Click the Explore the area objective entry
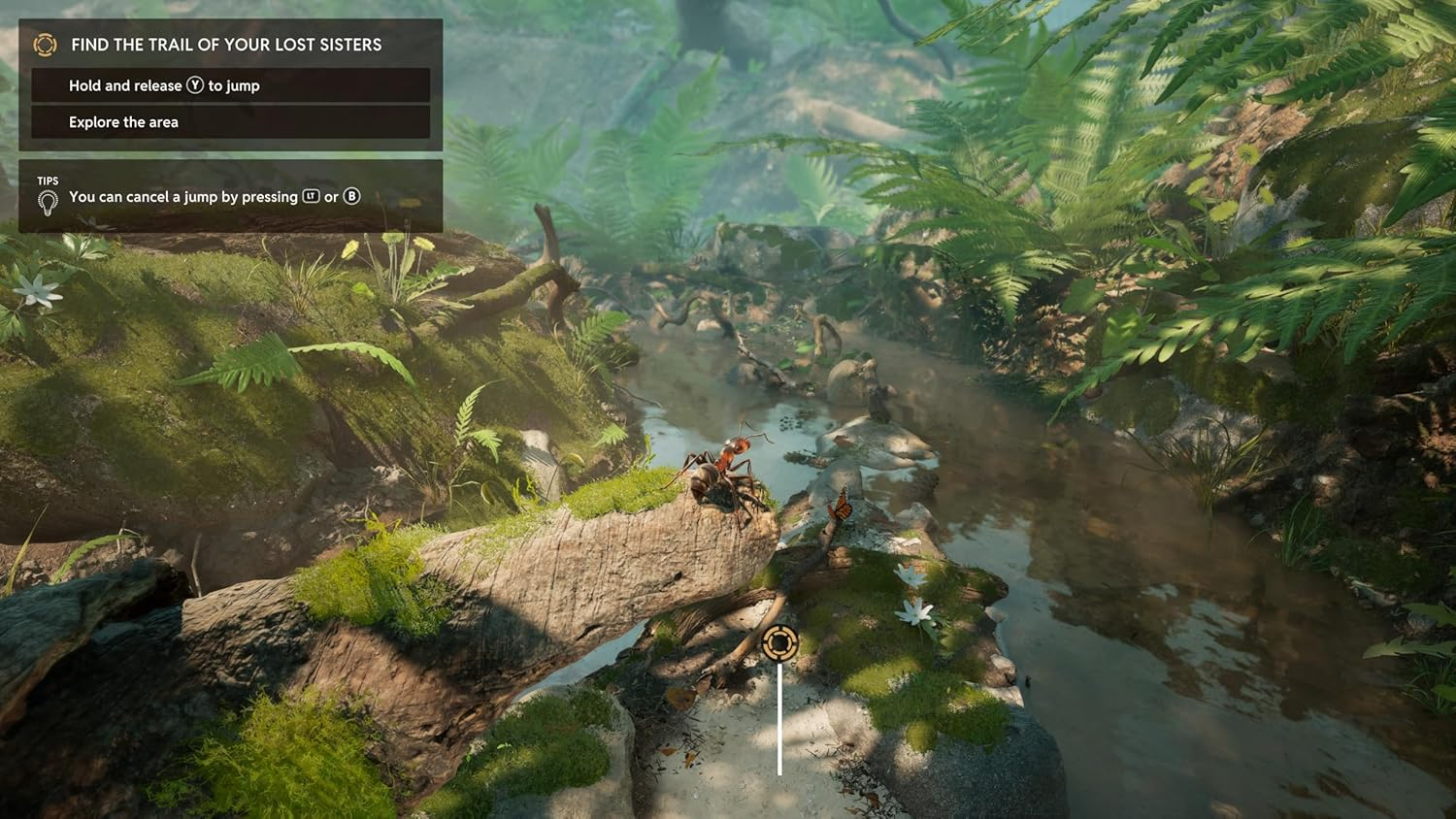1456x819 pixels. (x=123, y=121)
